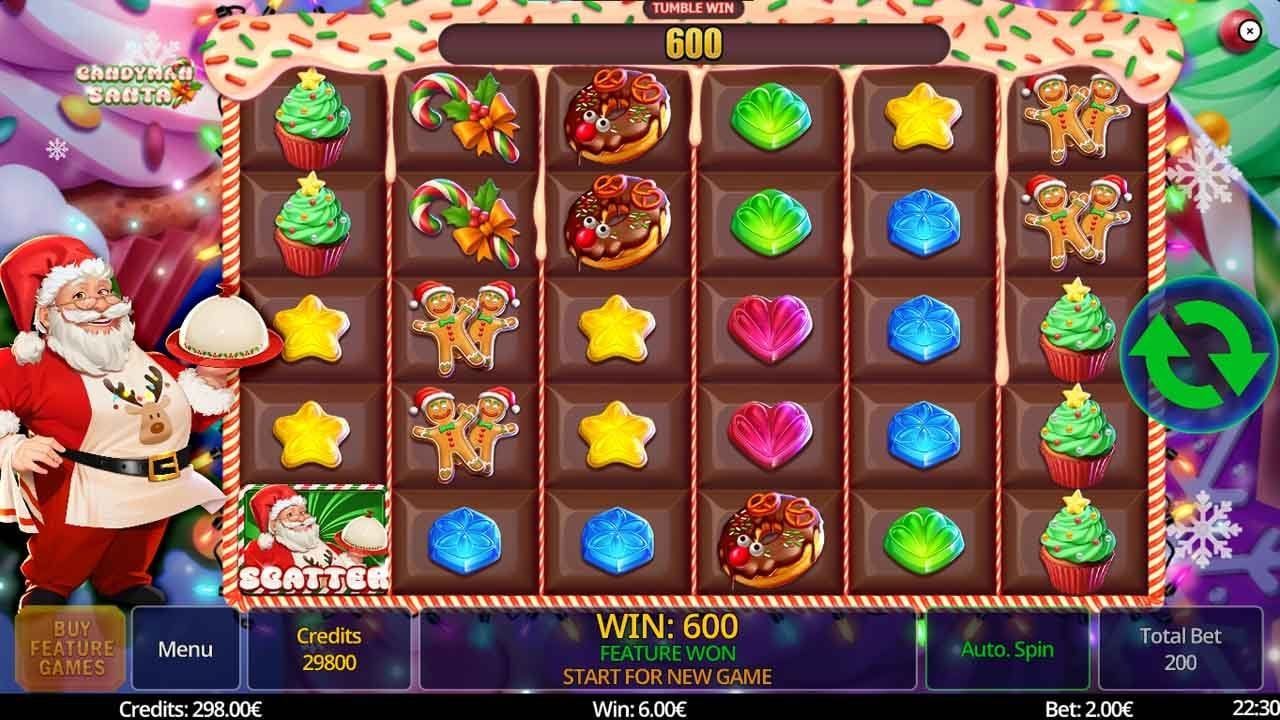Open the Menu
Screen dimensions: 1280x720
point(185,648)
